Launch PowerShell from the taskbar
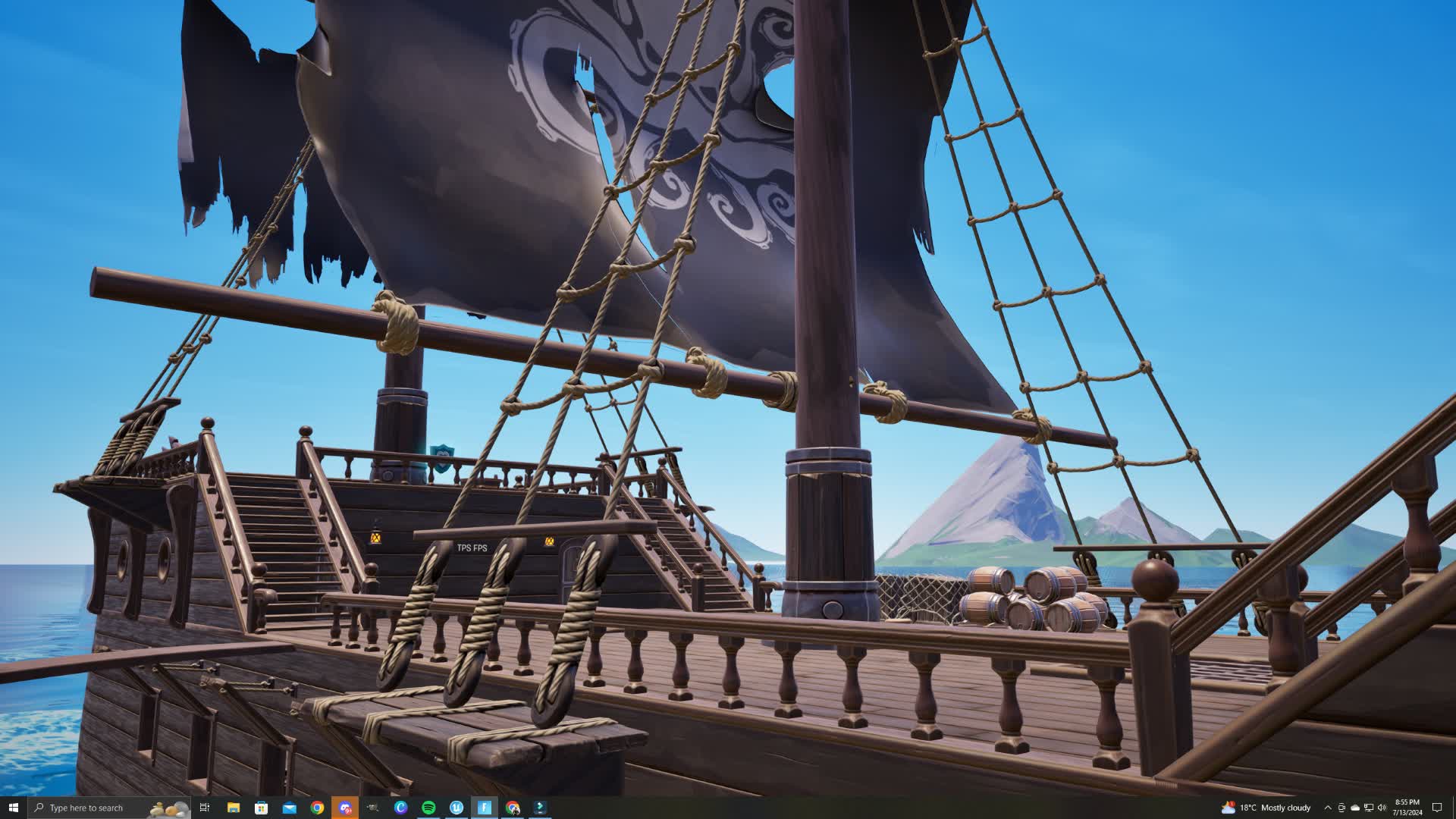This screenshot has width=1456, height=819. coord(540,808)
